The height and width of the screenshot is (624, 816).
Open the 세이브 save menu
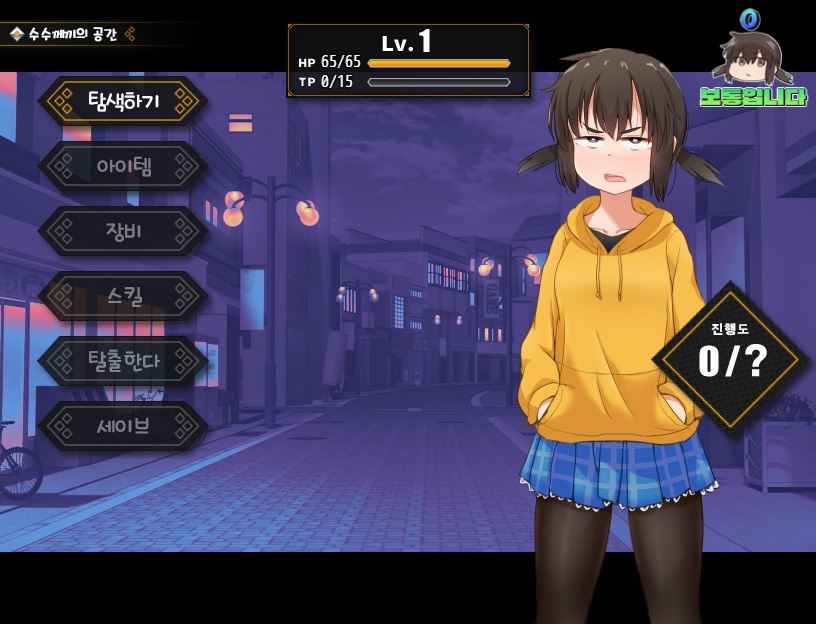(x=123, y=426)
